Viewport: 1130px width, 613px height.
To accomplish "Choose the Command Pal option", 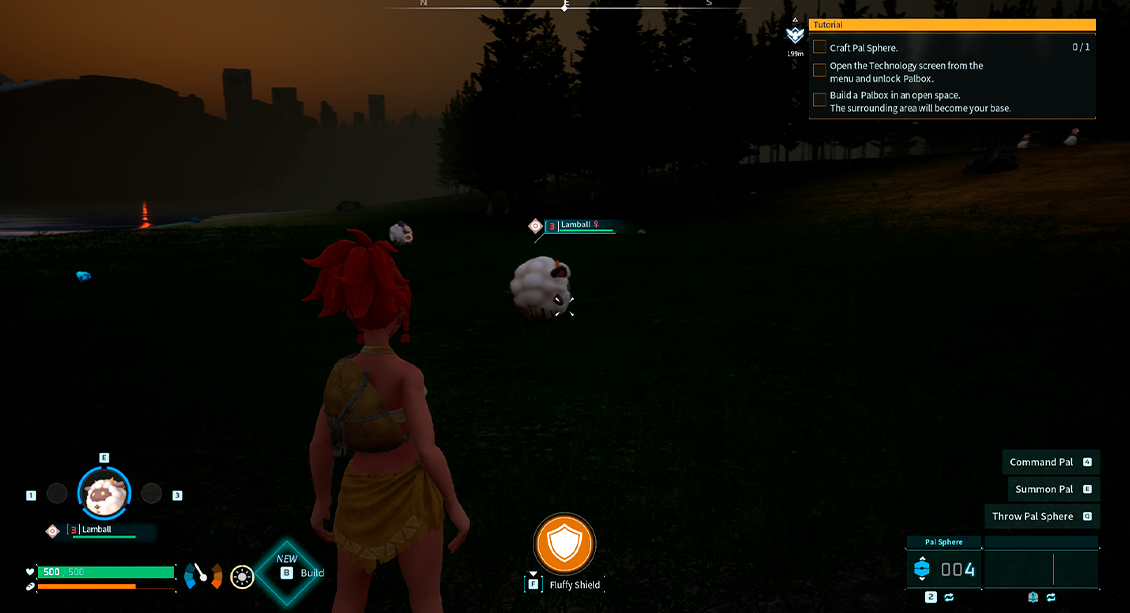I will [x=1050, y=462].
